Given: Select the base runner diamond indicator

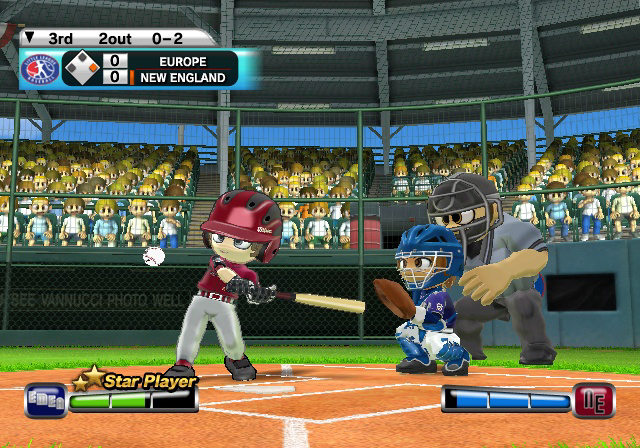Looking at the screenshot, I should coord(81,69).
